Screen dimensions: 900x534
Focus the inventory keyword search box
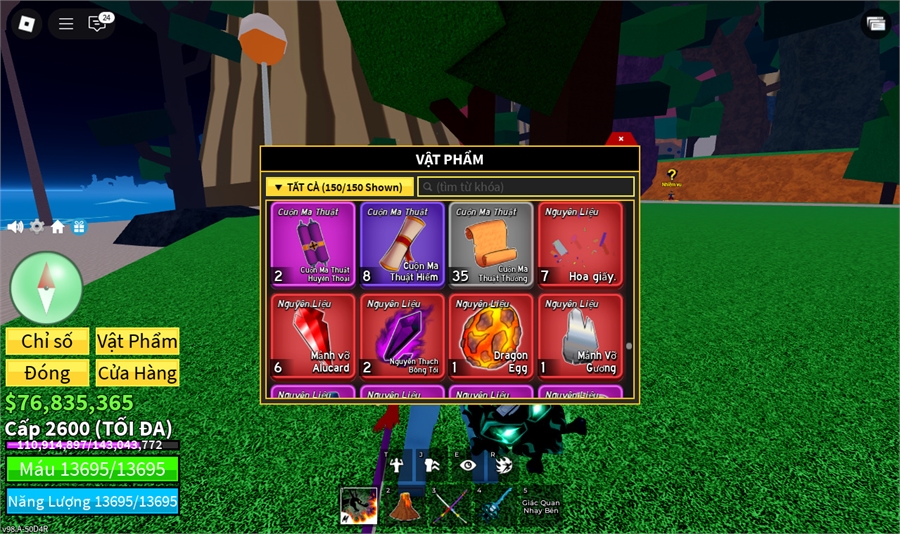[526, 187]
